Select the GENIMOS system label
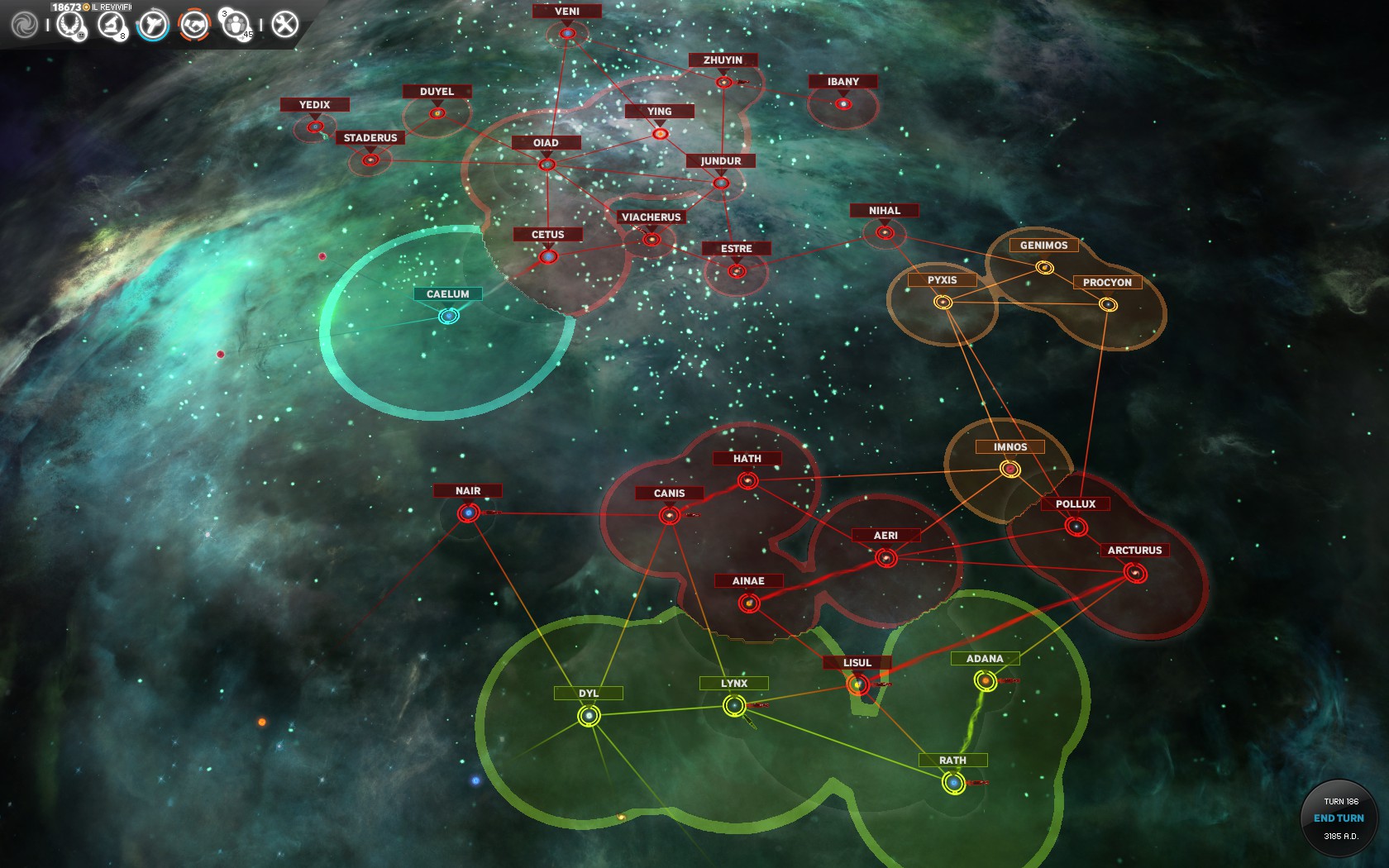This screenshot has height=868, width=1389. [x=1043, y=246]
